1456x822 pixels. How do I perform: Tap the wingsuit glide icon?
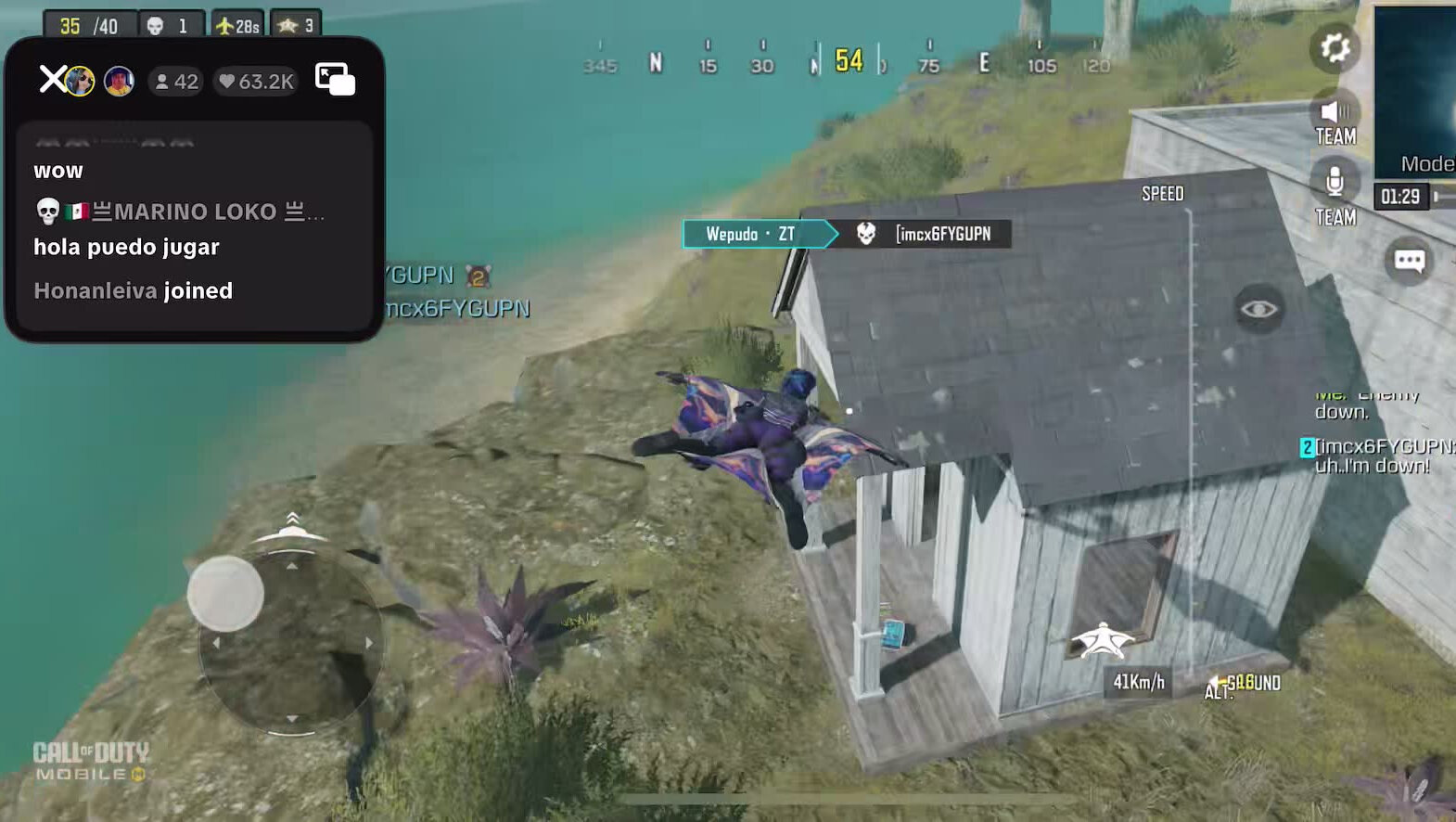[1102, 640]
